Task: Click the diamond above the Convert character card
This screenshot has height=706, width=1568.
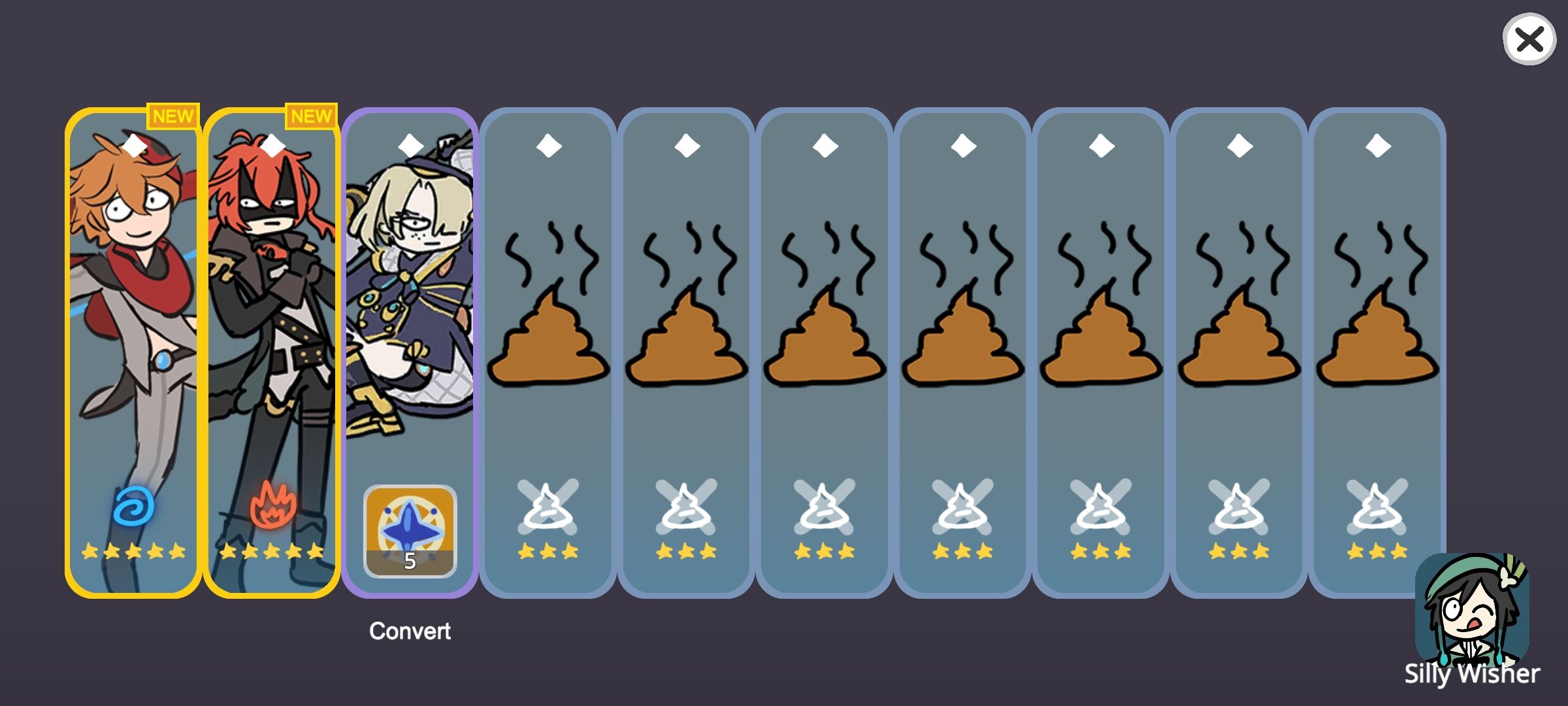Action: [x=410, y=145]
